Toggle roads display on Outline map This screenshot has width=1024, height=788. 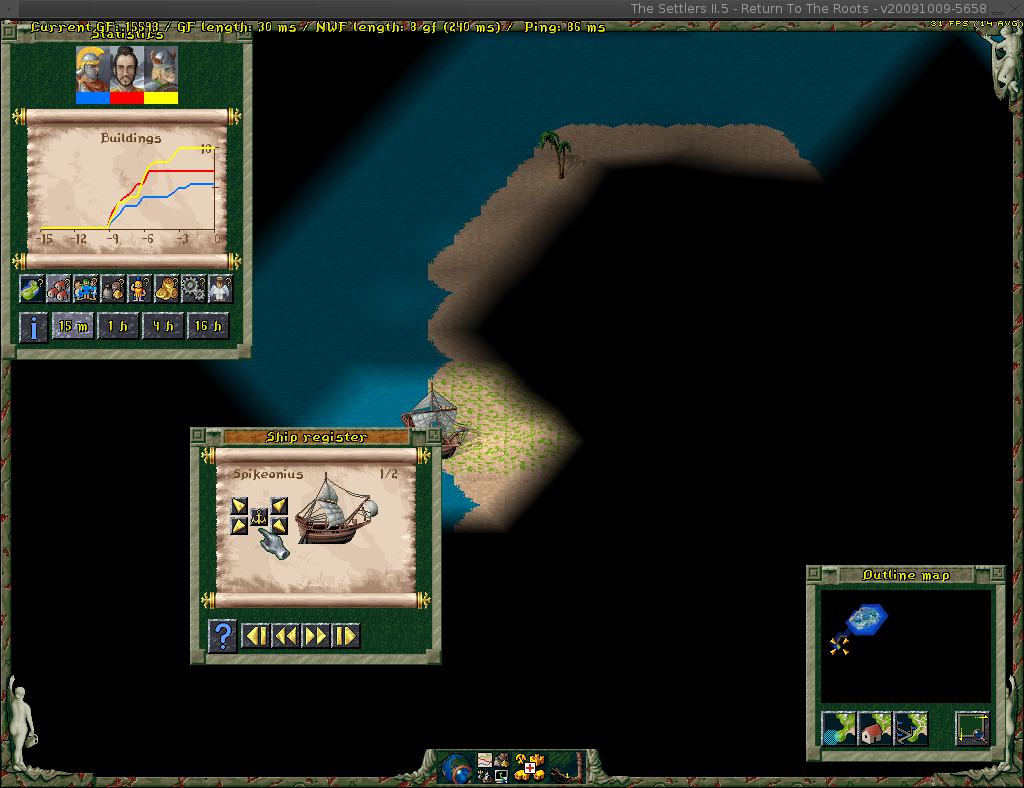pyautogui.click(x=911, y=729)
